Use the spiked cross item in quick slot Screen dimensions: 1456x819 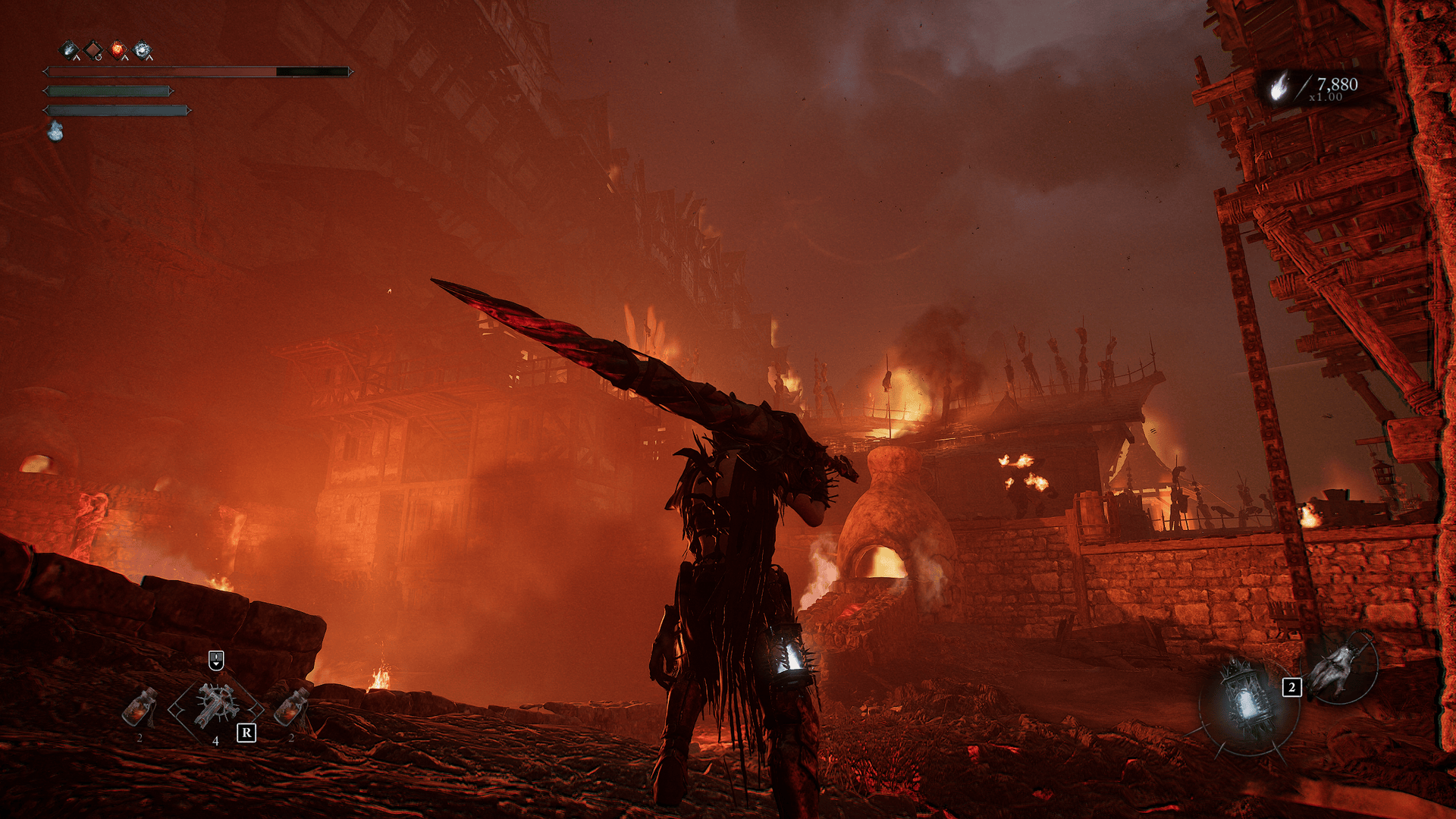pyautogui.click(x=216, y=706)
